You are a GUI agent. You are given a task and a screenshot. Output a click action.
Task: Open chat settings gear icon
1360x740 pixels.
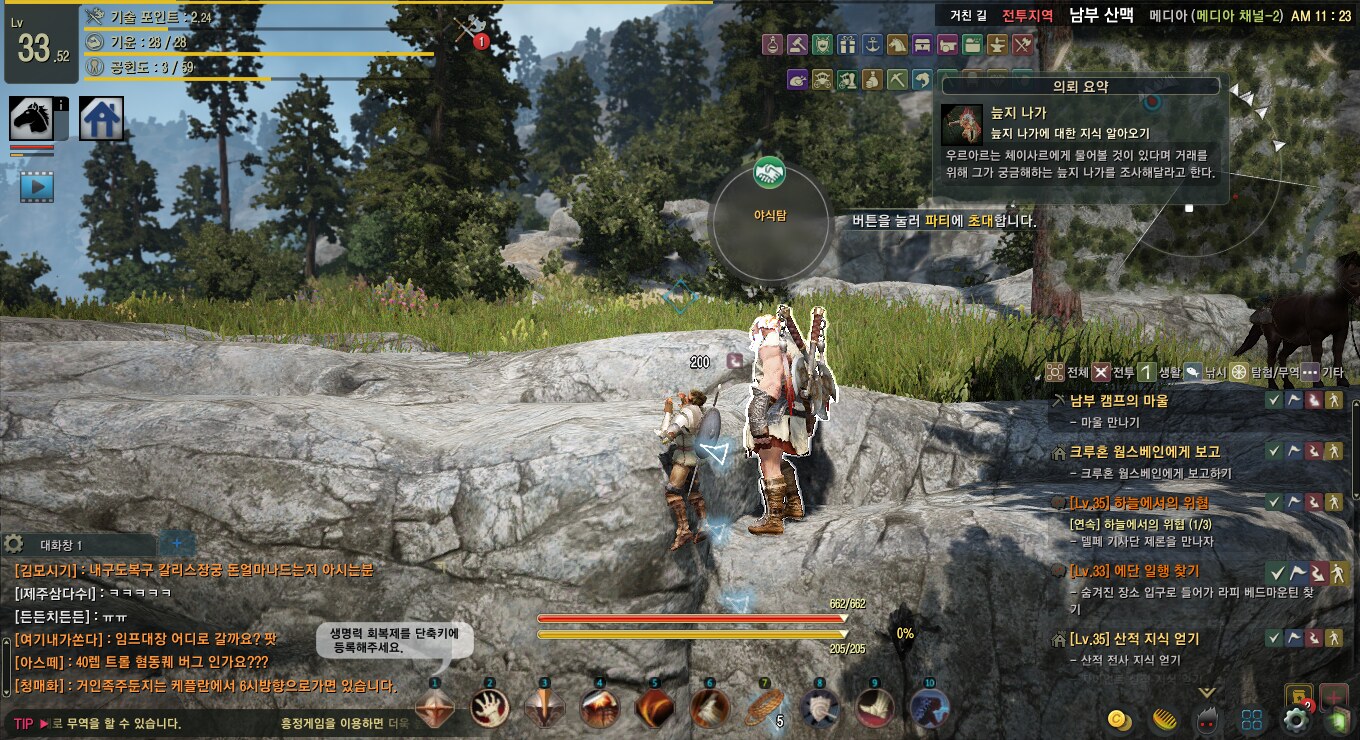coord(14,543)
